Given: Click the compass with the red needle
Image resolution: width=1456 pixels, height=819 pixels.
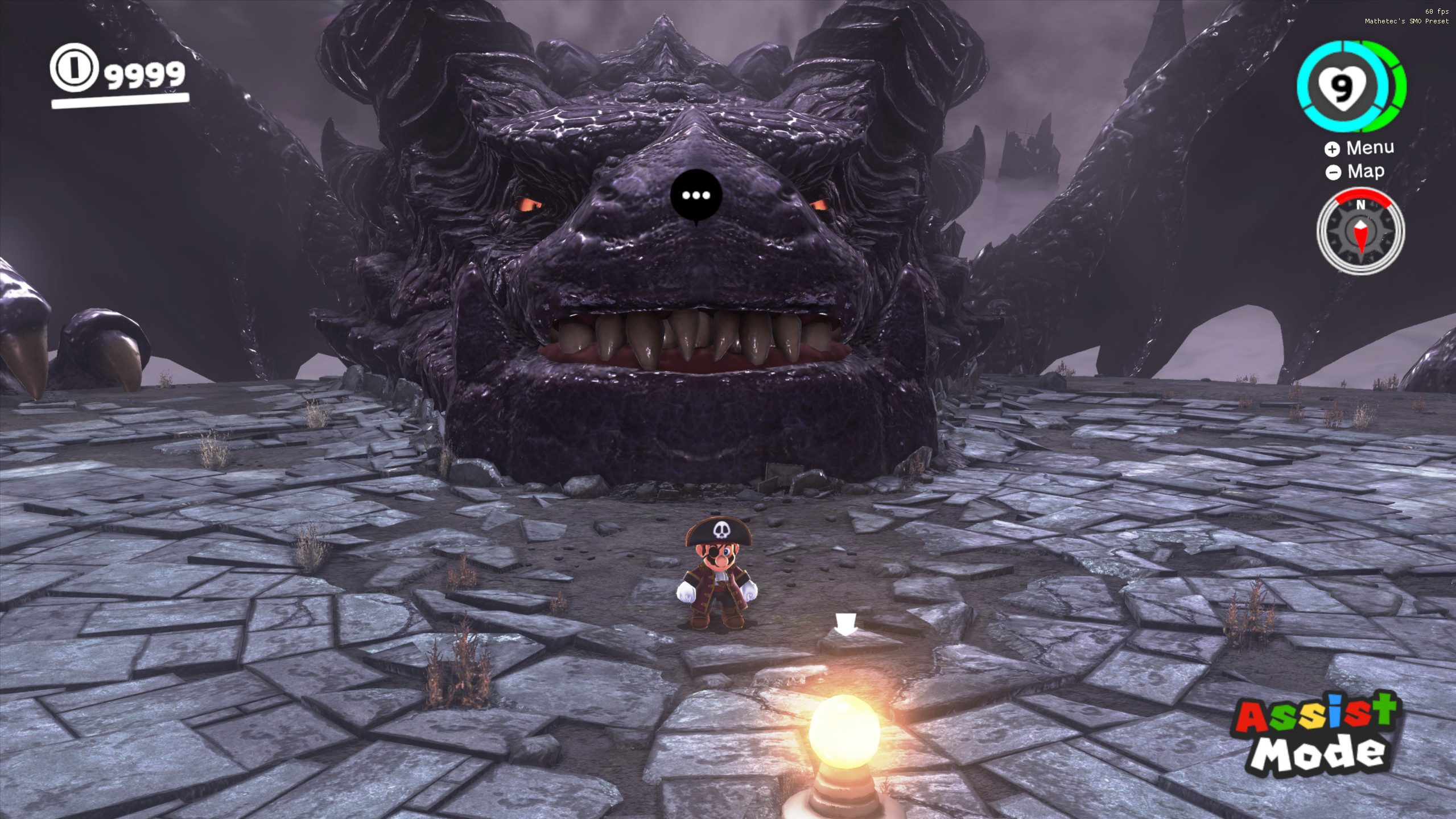Looking at the screenshot, I should (x=1360, y=232).
